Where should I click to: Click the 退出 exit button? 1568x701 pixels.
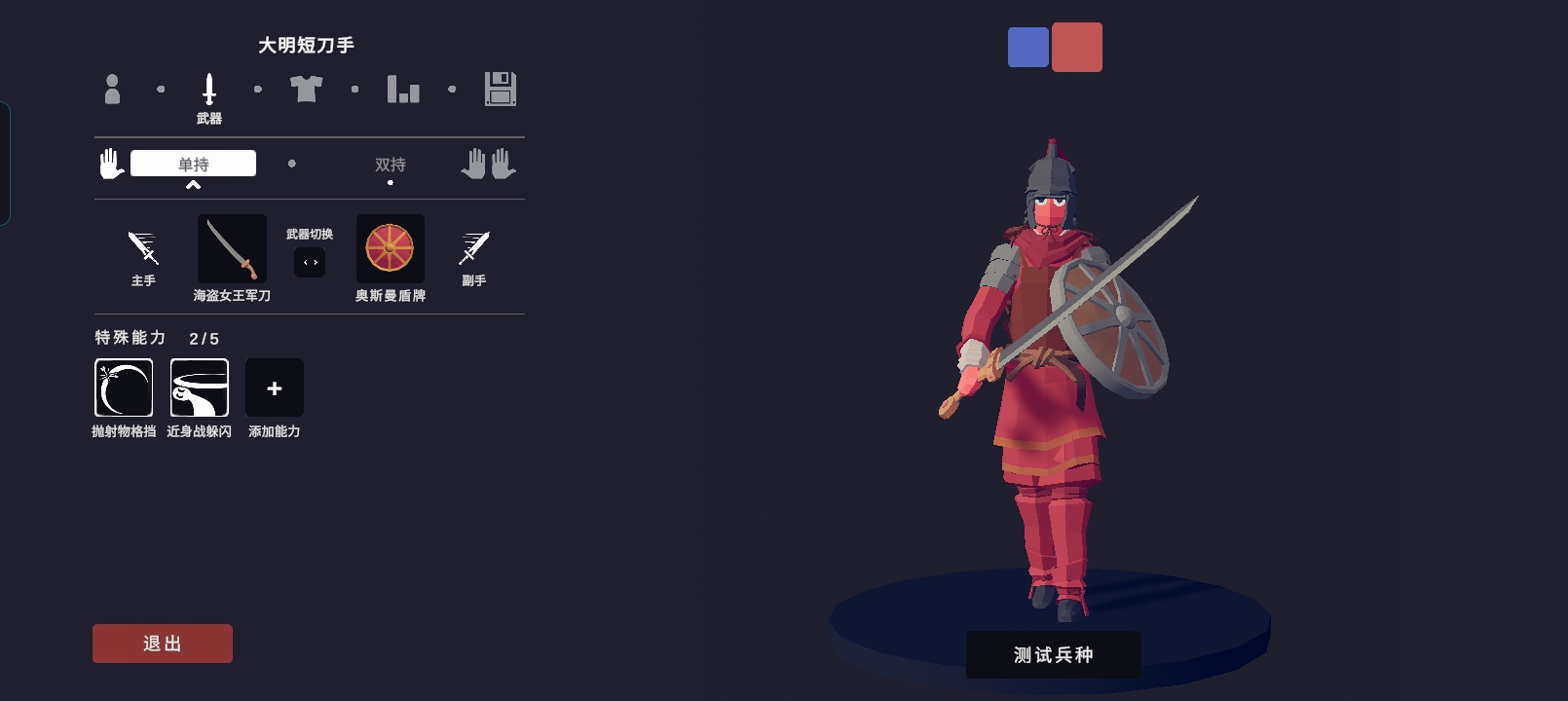(x=162, y=643)
